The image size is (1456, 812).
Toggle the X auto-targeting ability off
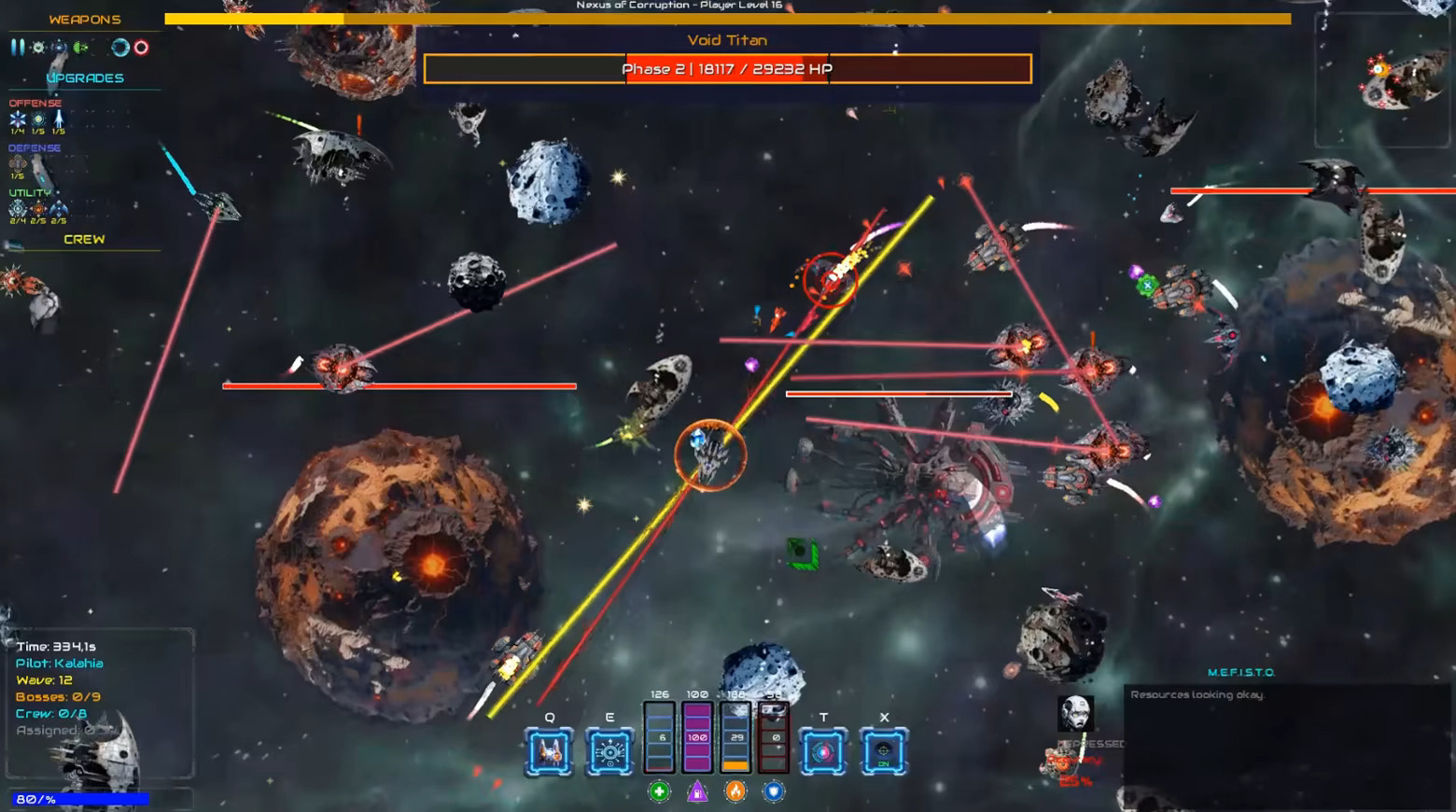point(882,749)
